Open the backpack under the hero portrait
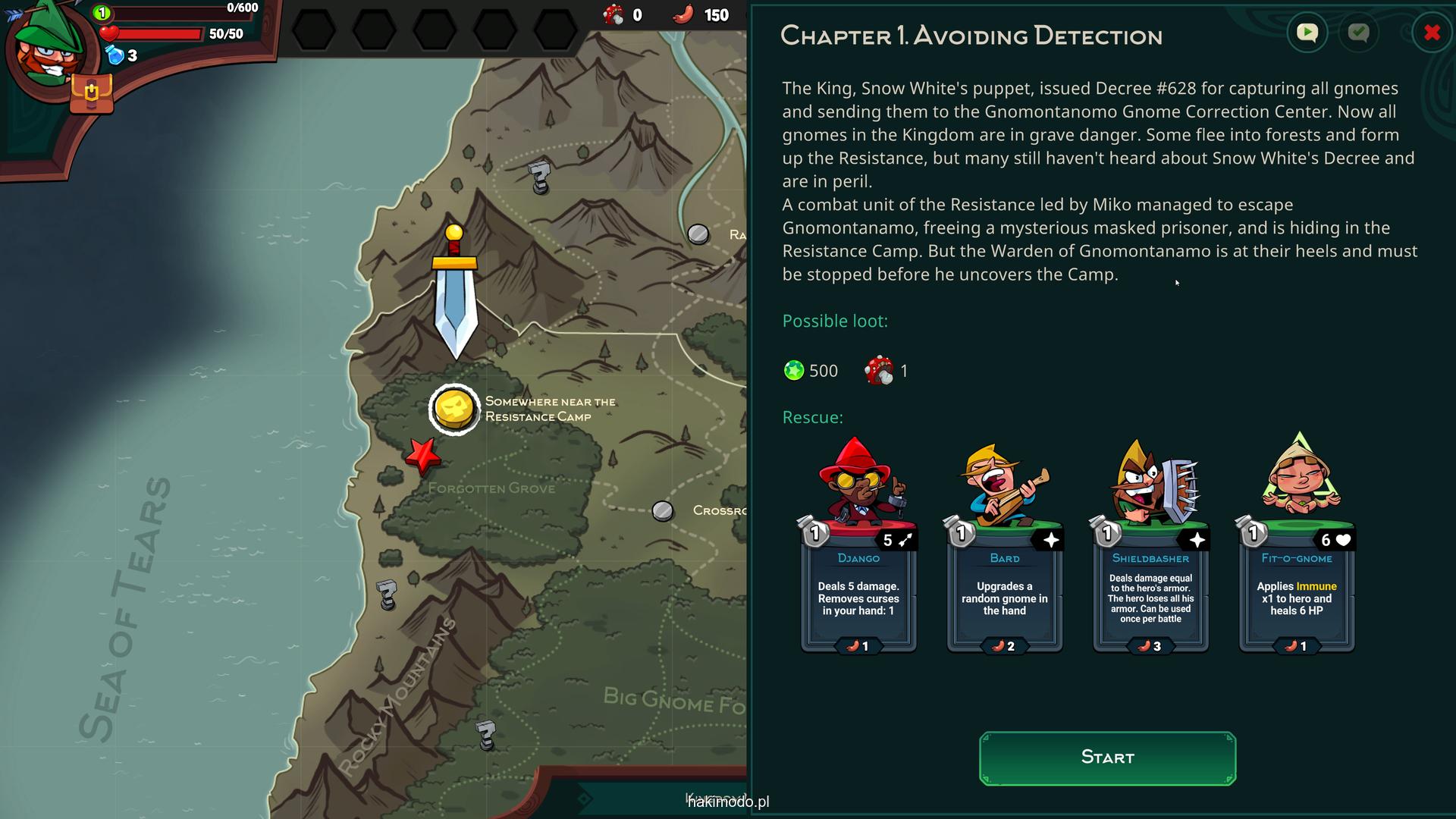This screenshot has width=1456, height=819. tap(91, 93)
